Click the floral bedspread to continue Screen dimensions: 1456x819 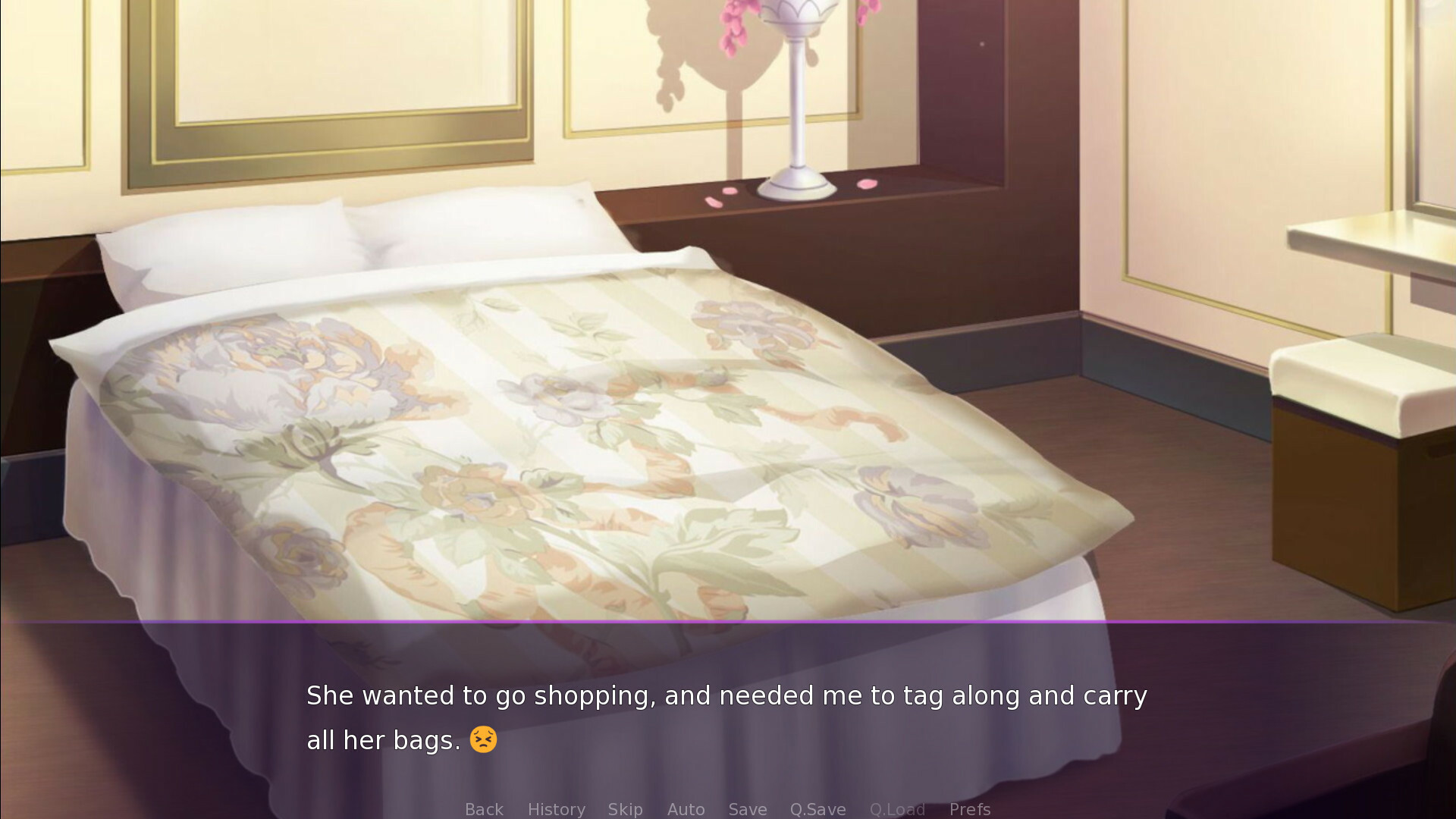click(607, 455)
